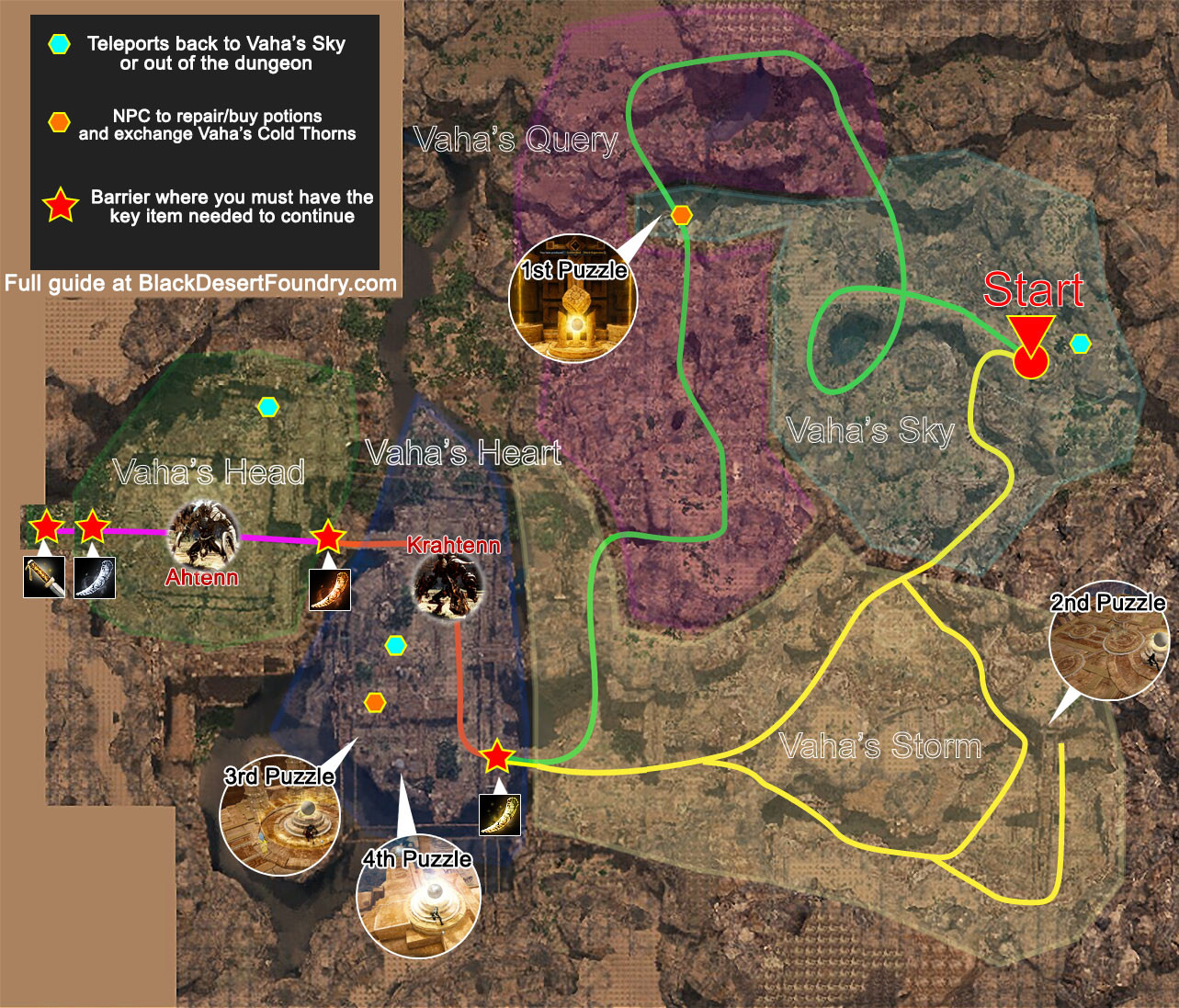Screen dimensions: 1179x1008
Task: Select the Krahtenn boss portrait
Action: (x=447, y=584)
